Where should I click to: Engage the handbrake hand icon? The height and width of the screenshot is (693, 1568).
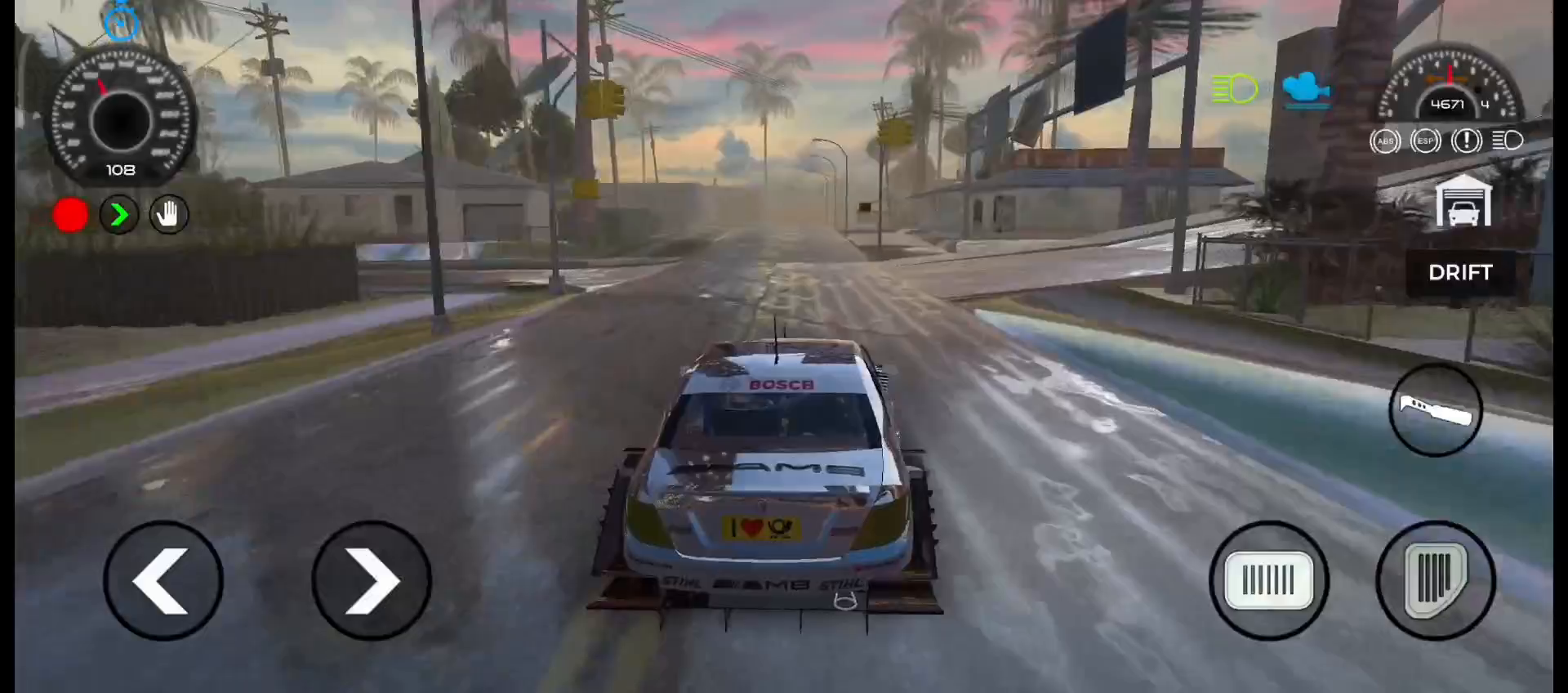(168, 214)
